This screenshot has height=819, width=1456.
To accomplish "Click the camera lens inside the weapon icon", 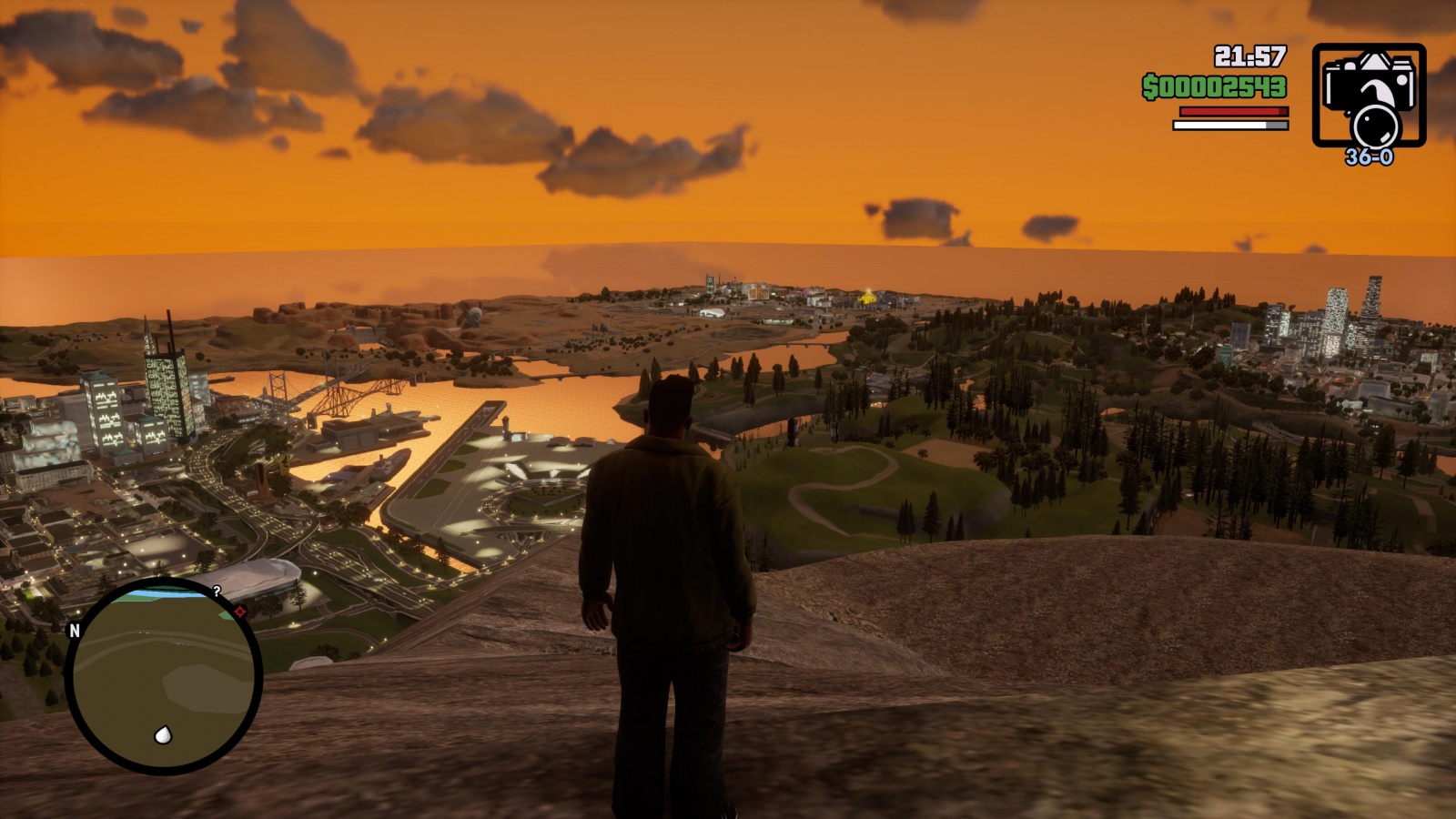I will click(x=1377, y=126).
